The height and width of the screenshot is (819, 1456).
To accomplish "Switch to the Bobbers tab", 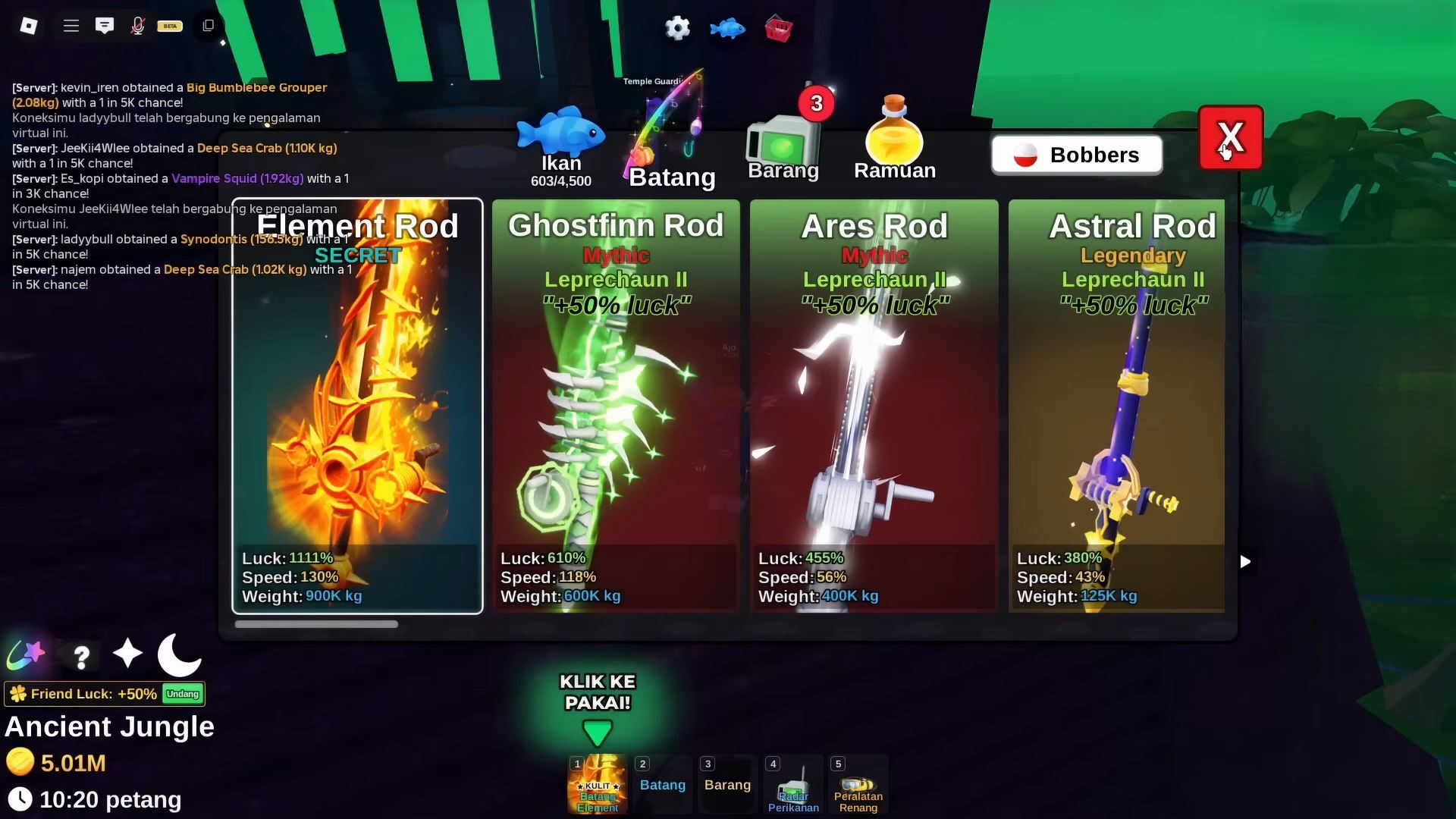I will coord(1076,154).
